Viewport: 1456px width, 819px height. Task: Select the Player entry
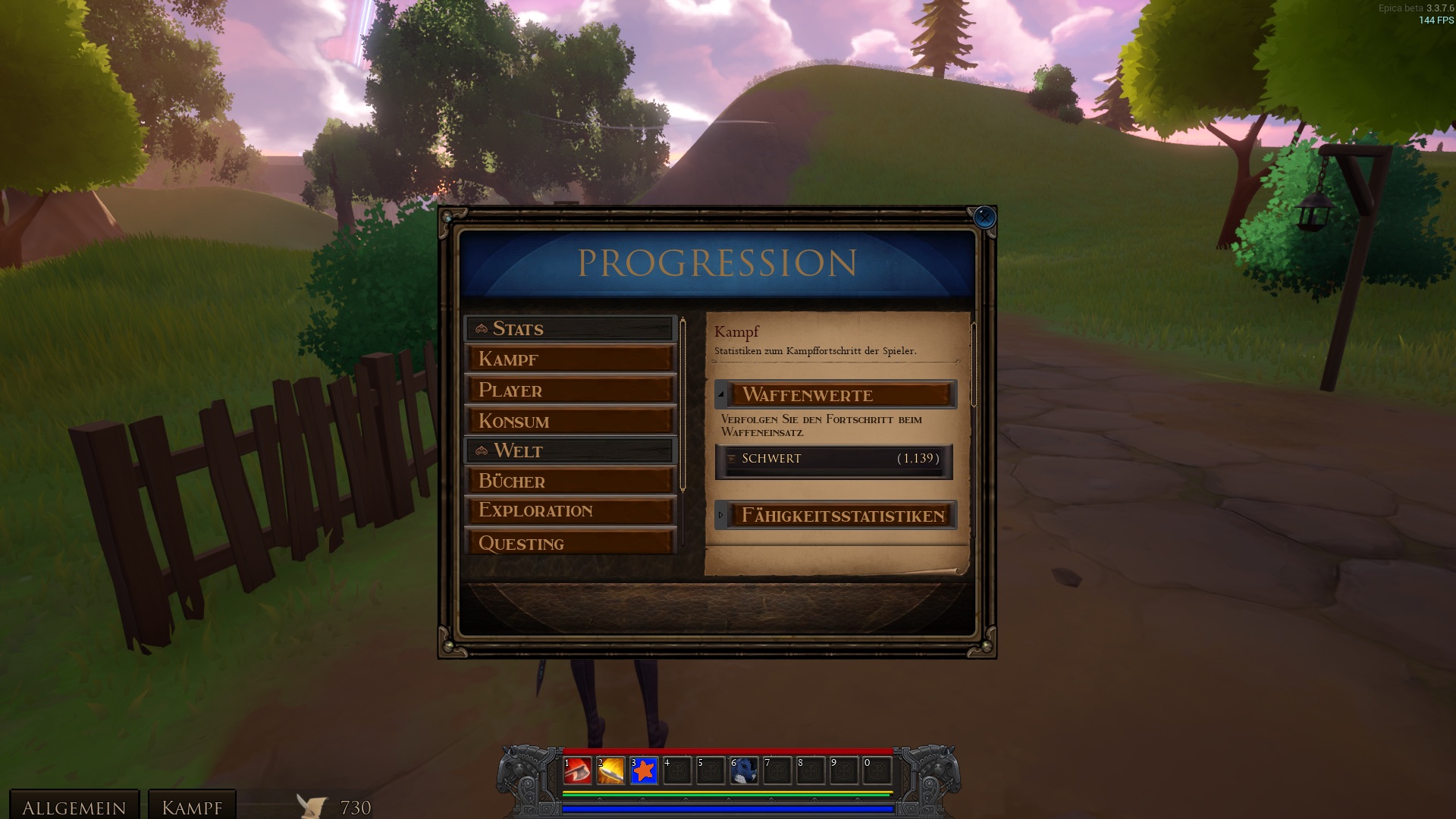pos(570,390)
